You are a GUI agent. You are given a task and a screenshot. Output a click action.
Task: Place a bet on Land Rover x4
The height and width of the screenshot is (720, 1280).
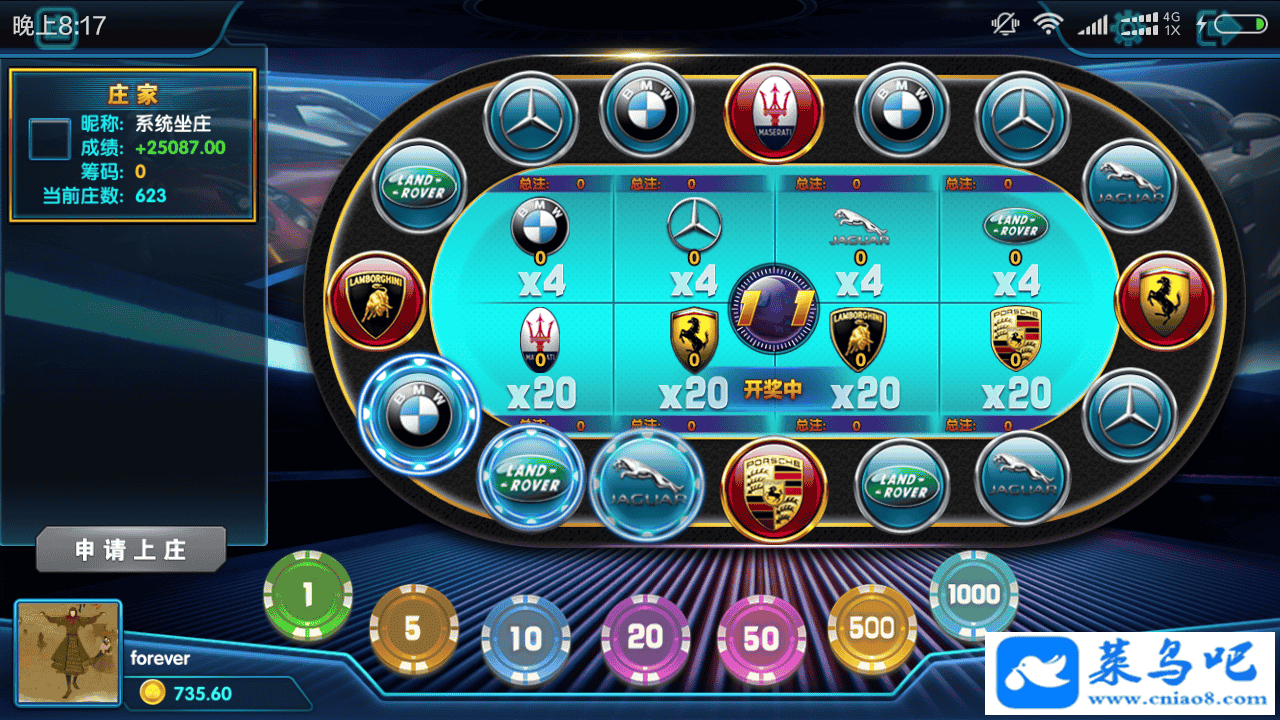pos(1015,245)
